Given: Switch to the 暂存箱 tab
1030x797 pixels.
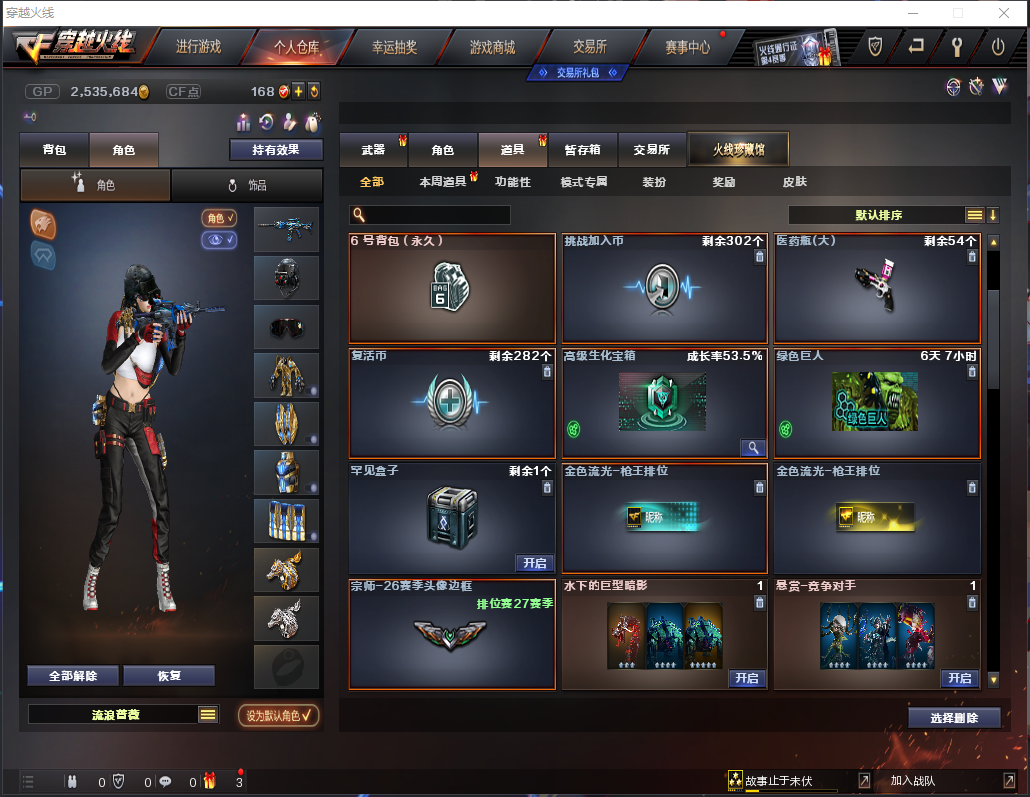Looking at the screenshot, I should (583, 150).
